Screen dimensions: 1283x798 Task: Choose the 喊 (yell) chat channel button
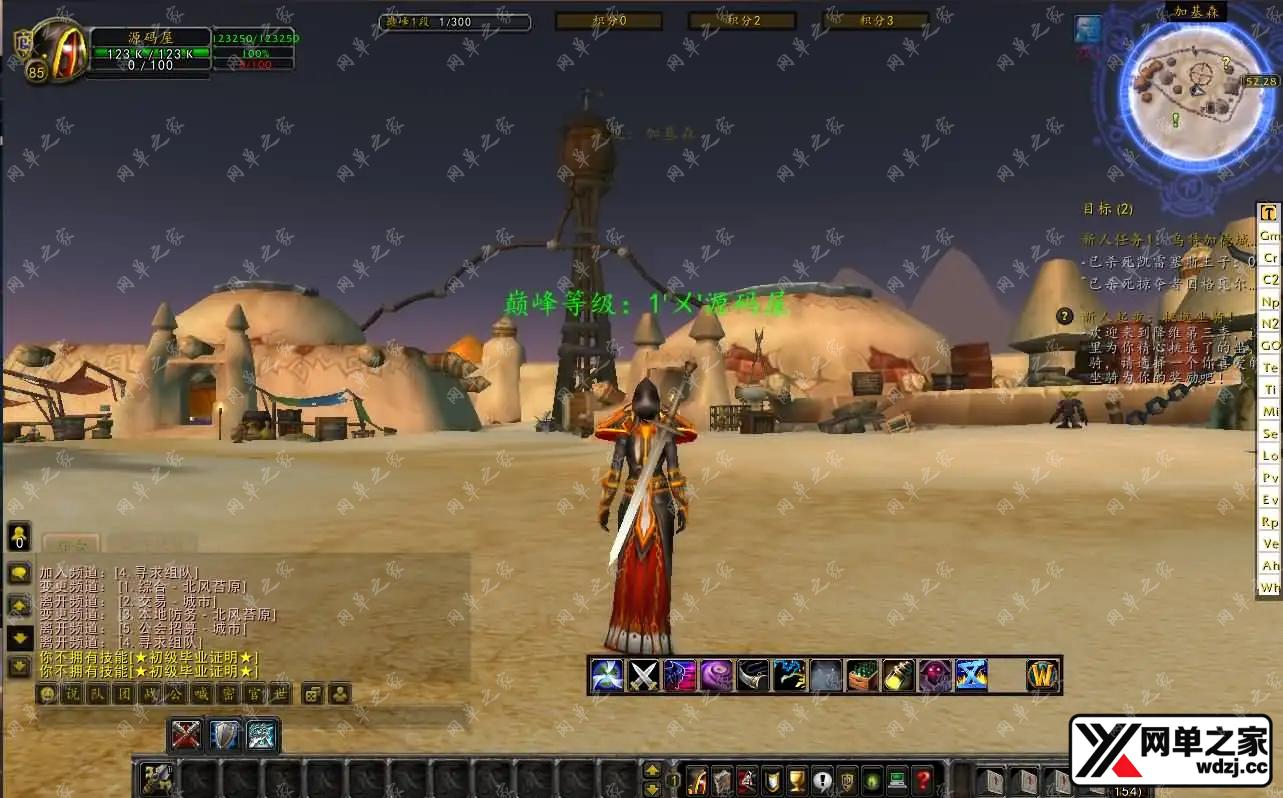click(201, 694)
